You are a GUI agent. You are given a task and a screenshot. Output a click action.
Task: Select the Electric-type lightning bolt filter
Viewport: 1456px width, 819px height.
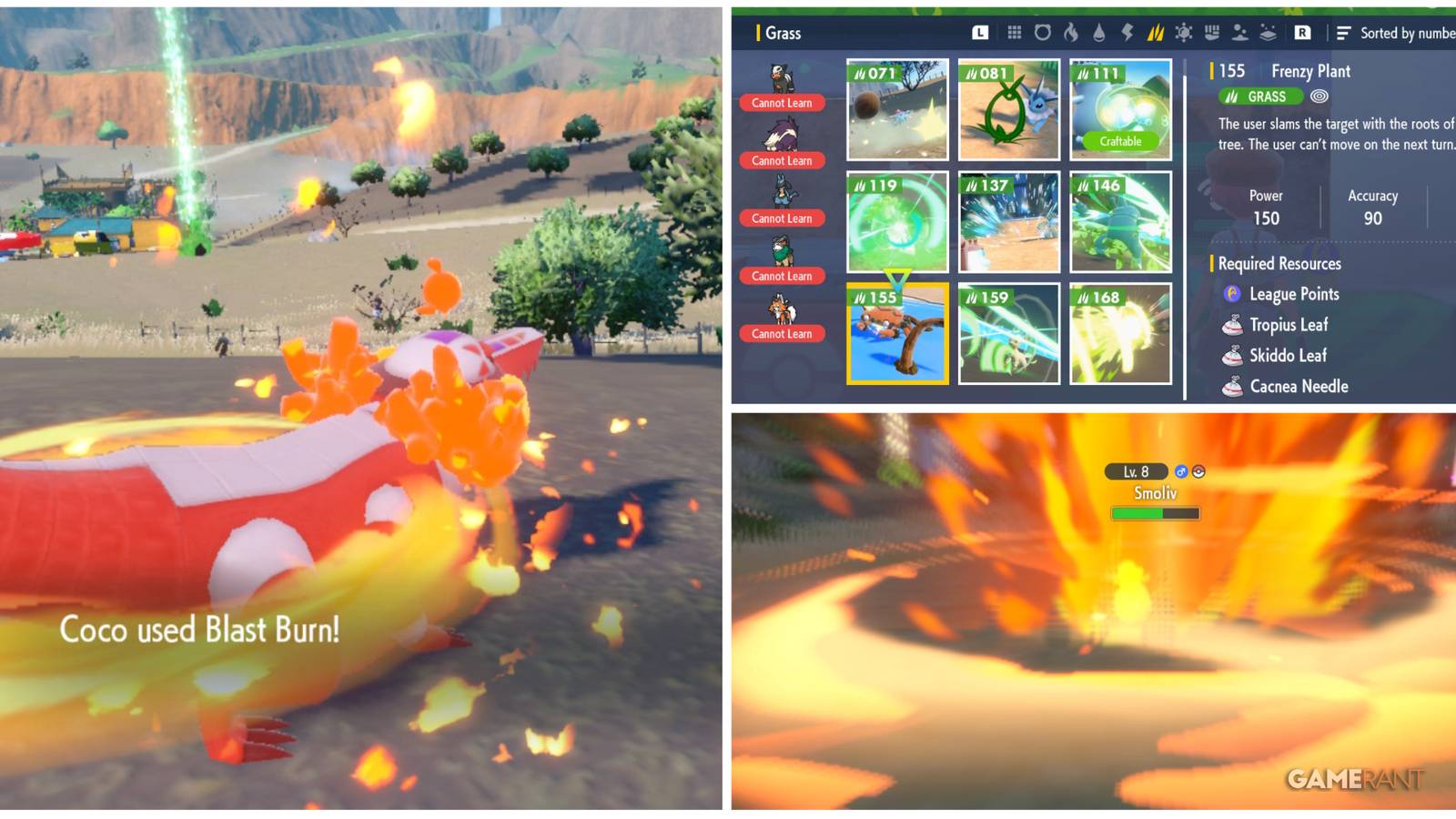[x=1128, y=34]
